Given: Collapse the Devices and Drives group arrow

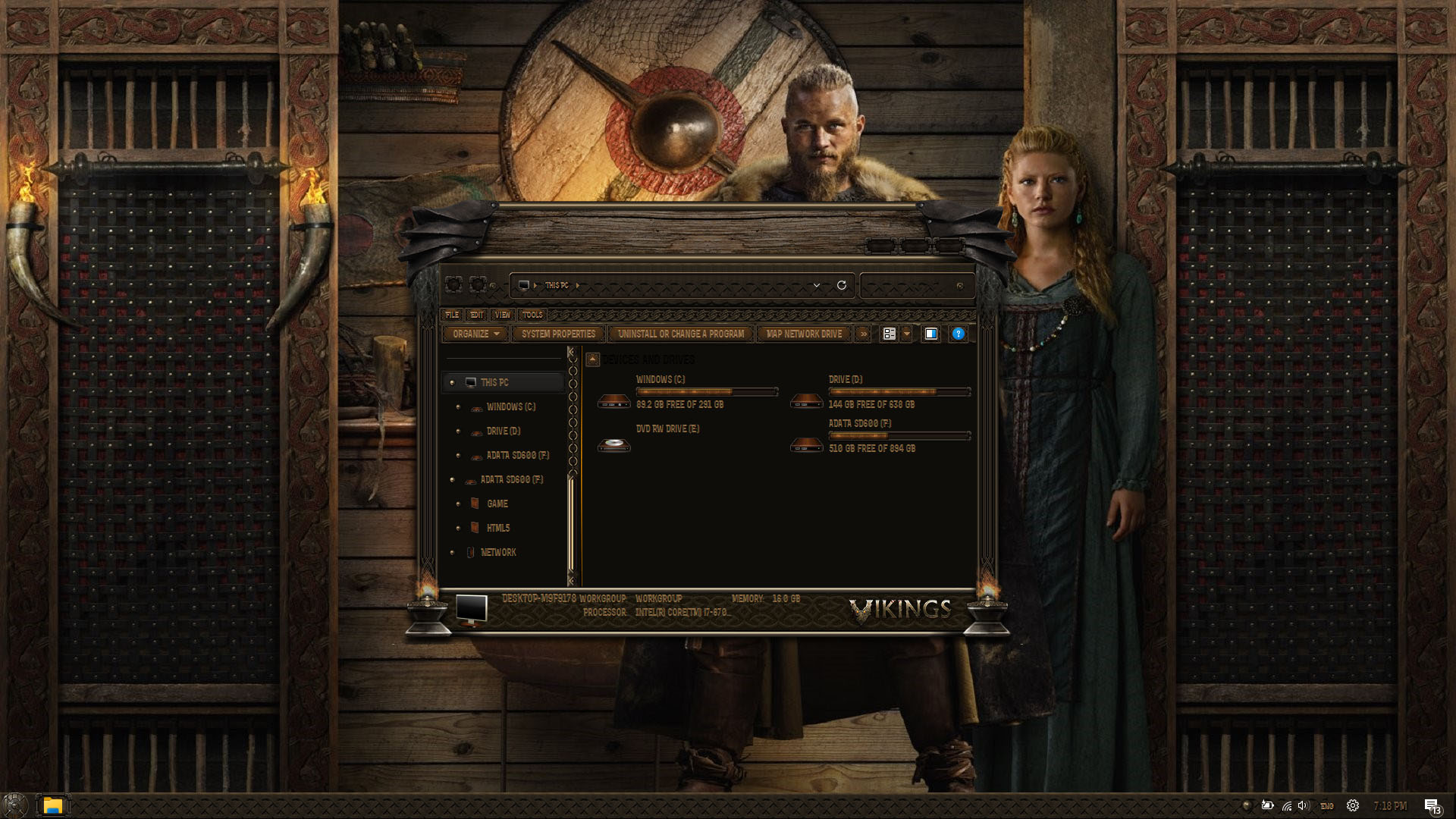Looking at the screenshot, I should 593,359.
